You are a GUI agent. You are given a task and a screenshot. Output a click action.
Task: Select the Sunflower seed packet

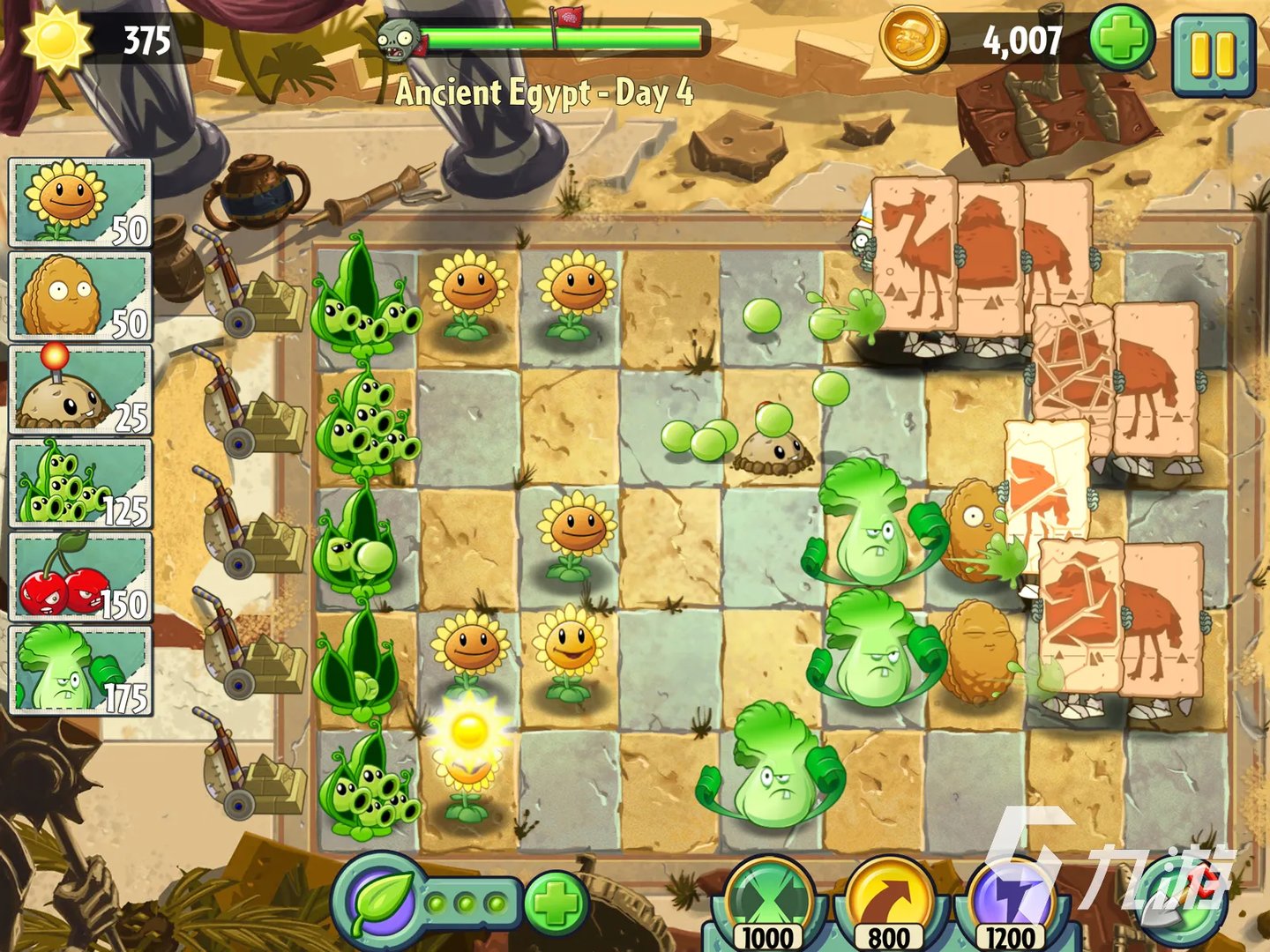(80, 203)
